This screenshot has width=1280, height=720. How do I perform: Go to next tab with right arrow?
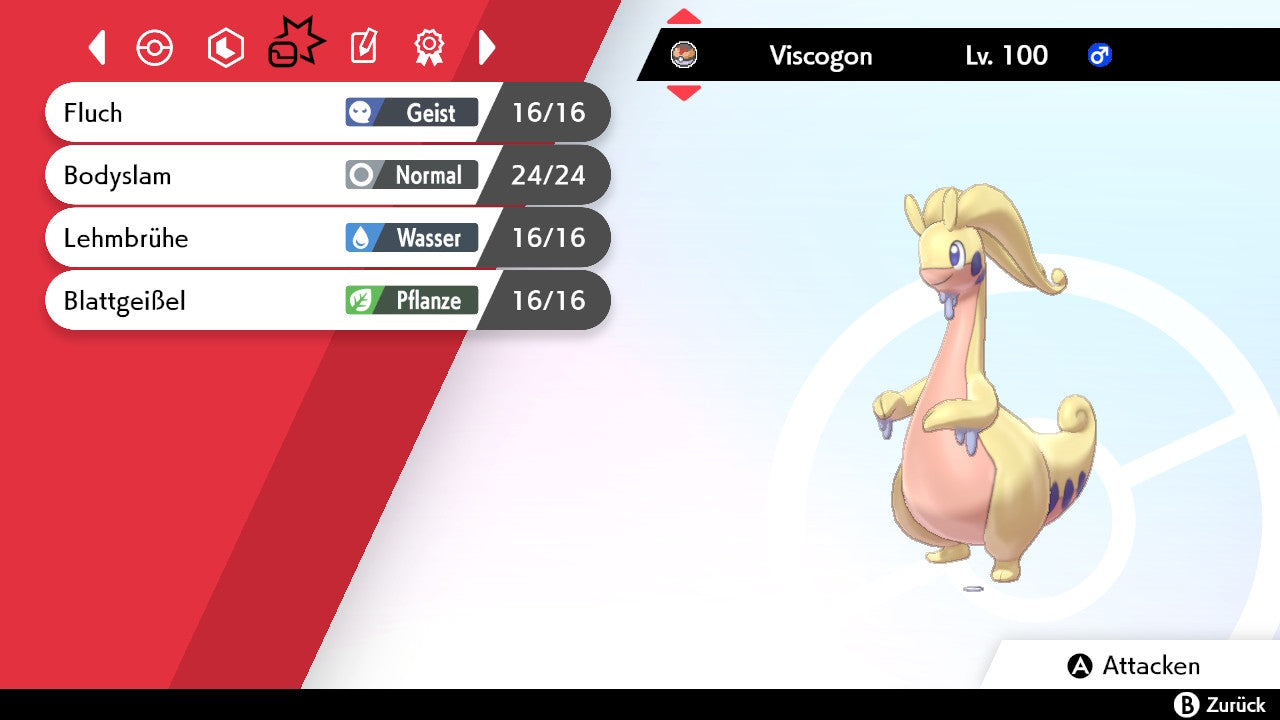[x=487, y=47]
